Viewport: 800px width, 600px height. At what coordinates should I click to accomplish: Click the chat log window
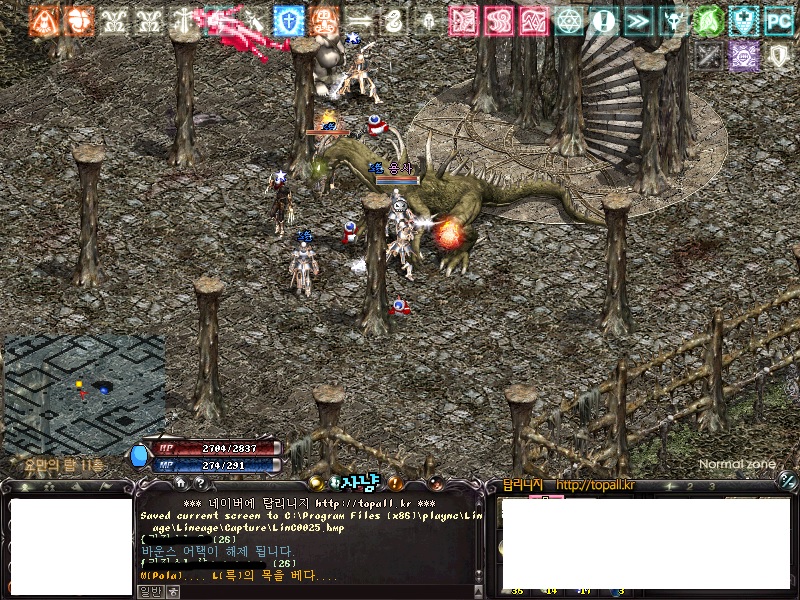pos(310,540)
